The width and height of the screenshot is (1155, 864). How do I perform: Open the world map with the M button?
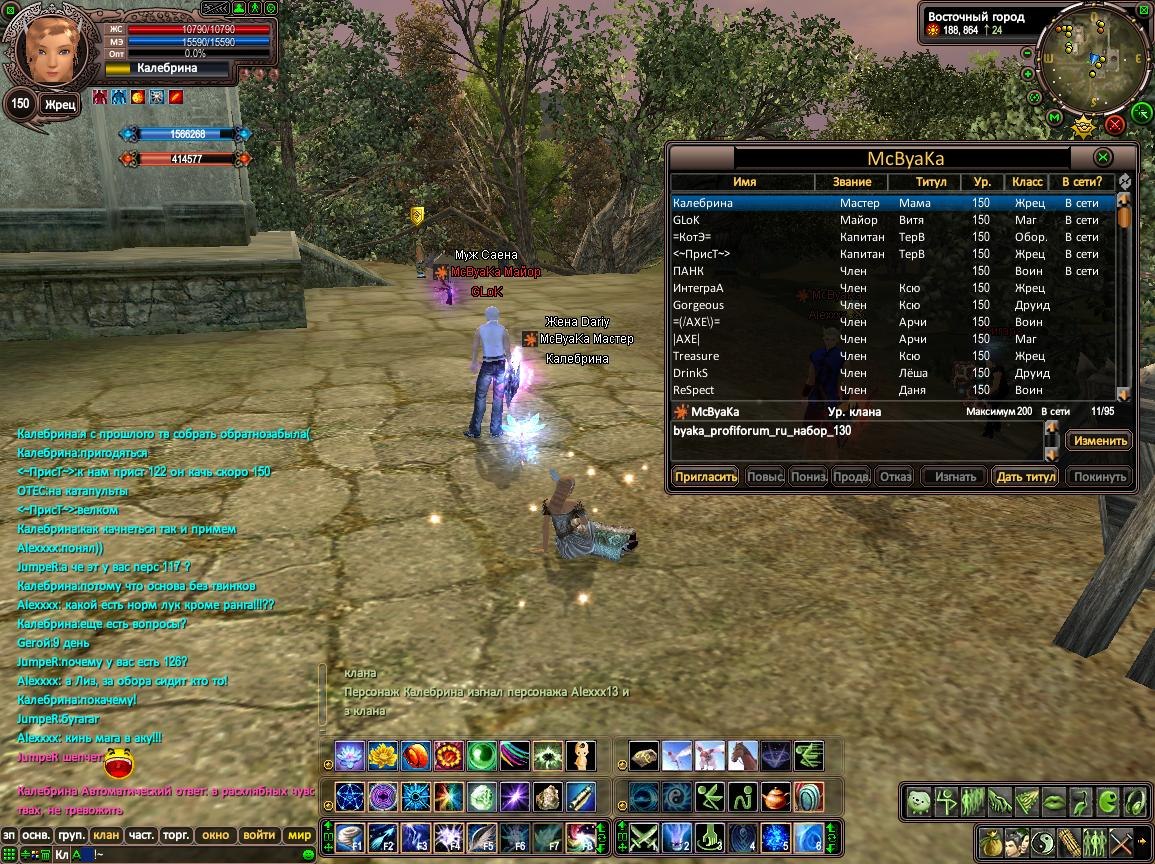coord(1055,118)
